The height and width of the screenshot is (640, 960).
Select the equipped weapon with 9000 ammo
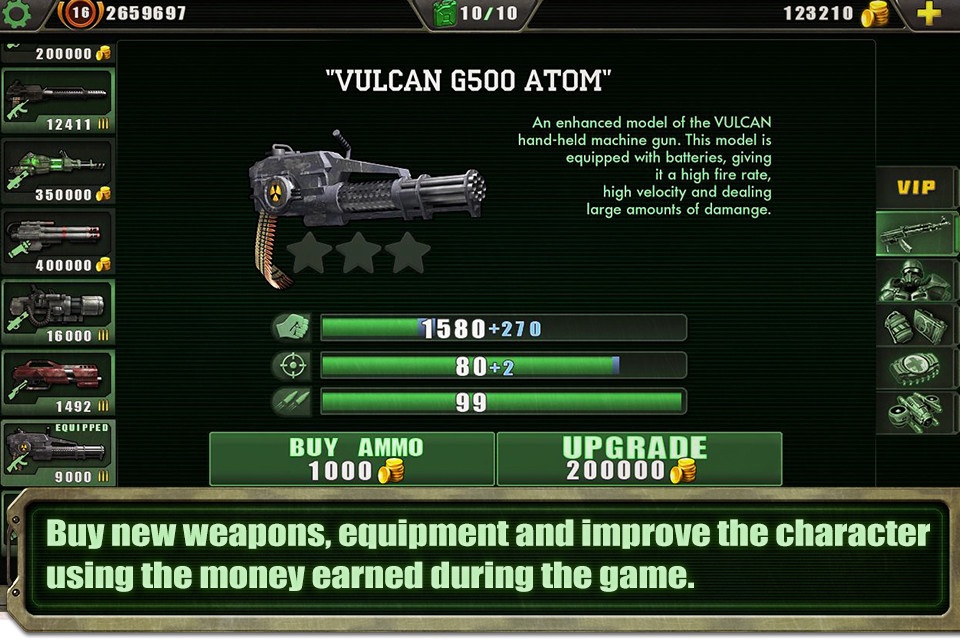(57, 453)
